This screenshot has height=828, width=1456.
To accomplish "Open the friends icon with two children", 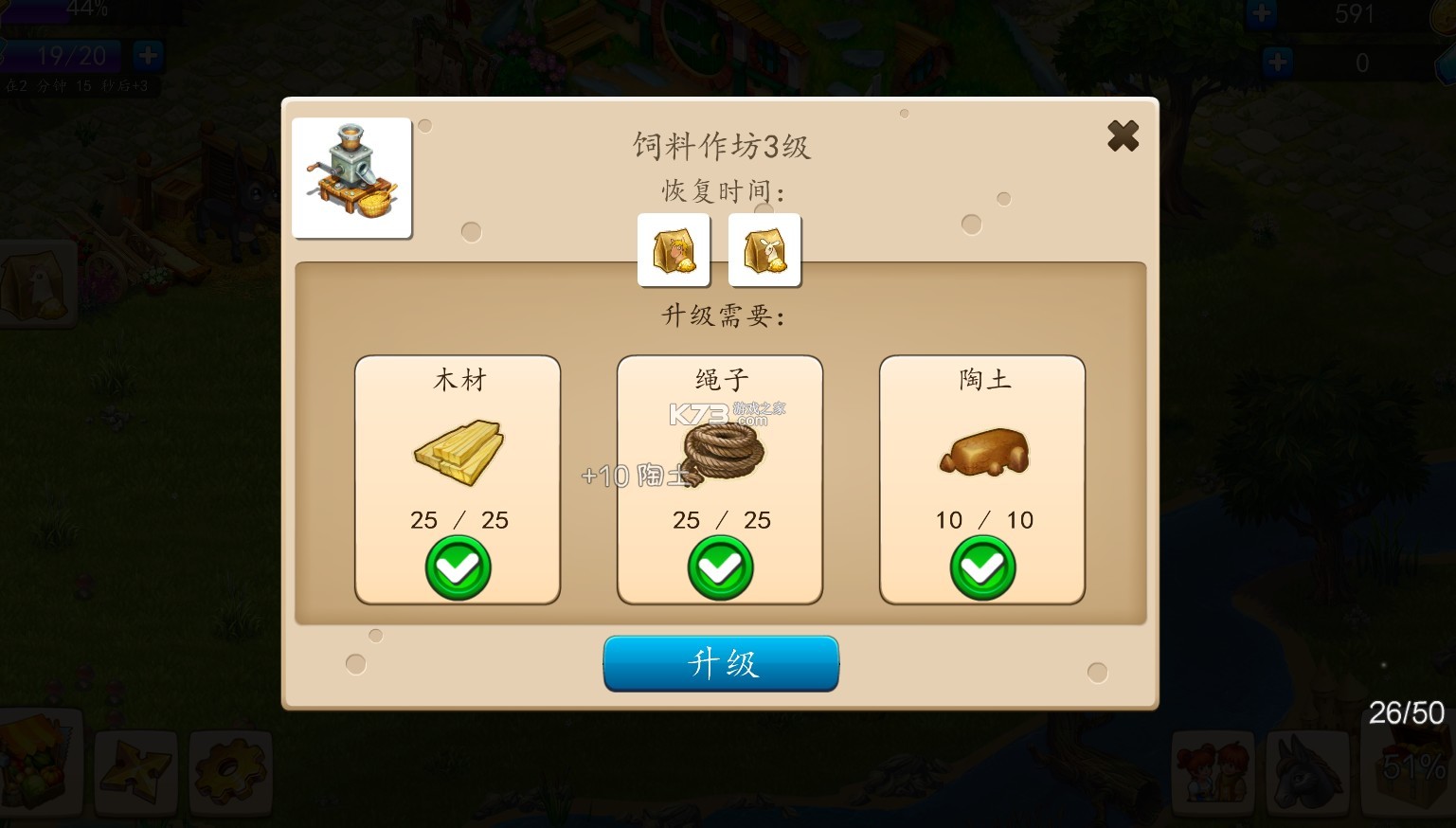I will pyautogui.click(x=1213, y=772).
